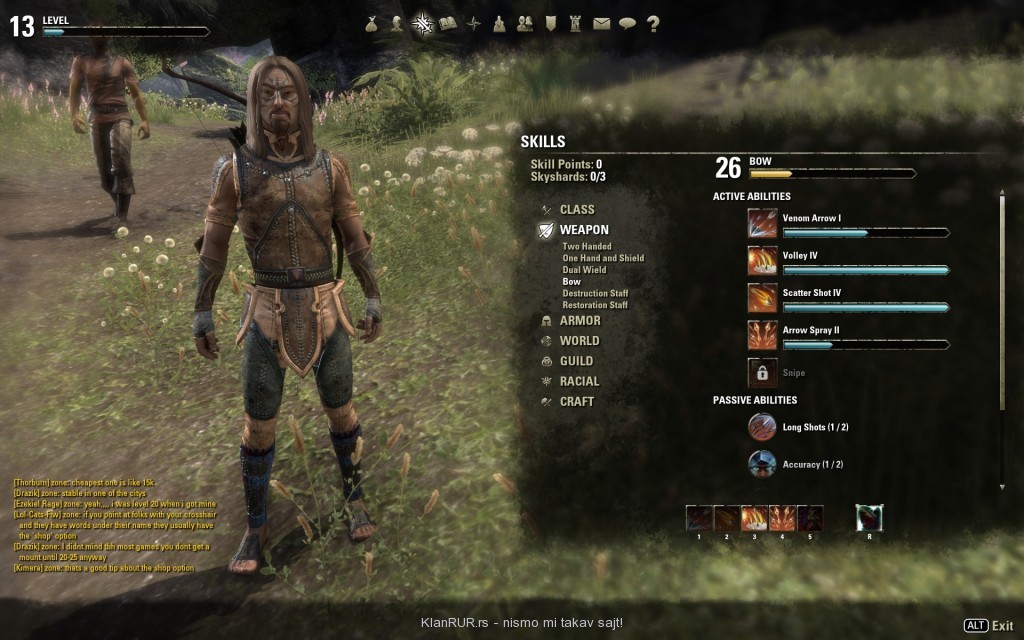Open the character sheet icon
The height and width of the screenshot is (640, 1024).
pos(397,23)
